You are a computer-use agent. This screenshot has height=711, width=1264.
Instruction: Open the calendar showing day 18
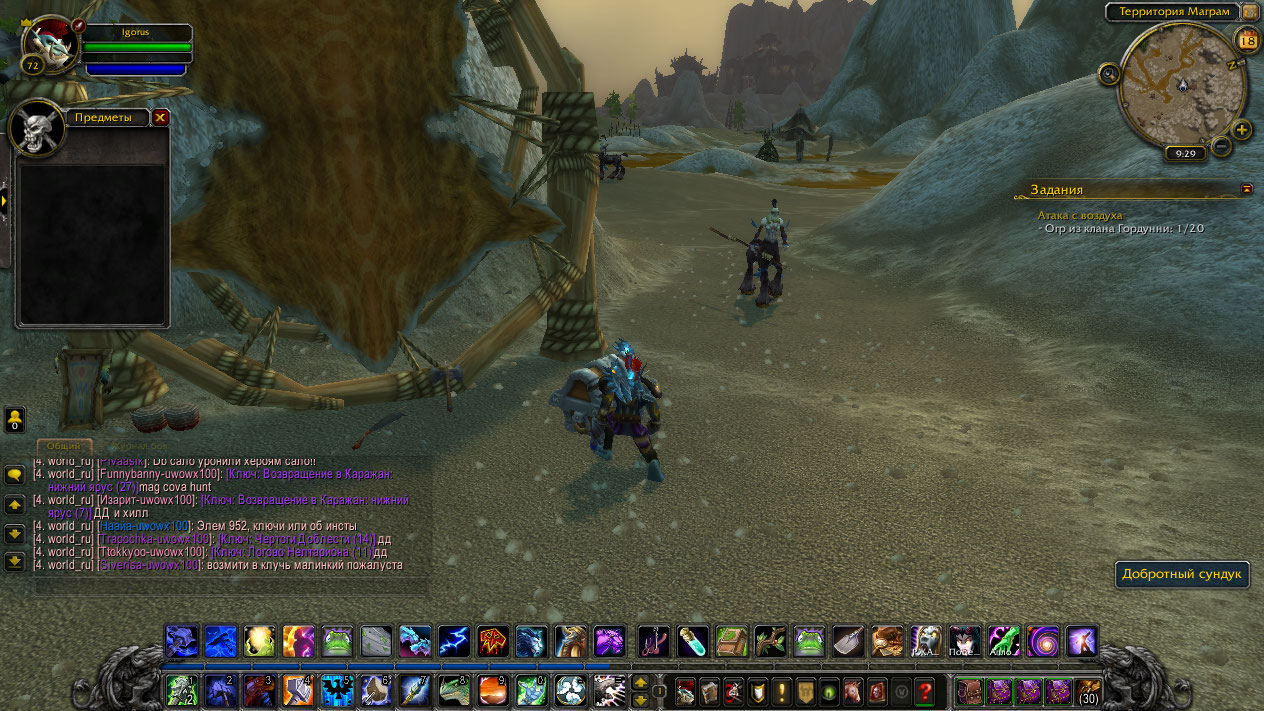tap(1247, 41)
